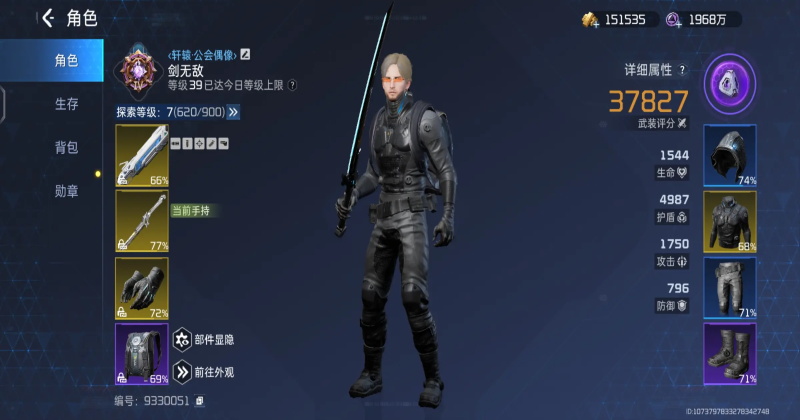Viewport: 800px width, 420px height.
Task: Select the helmet armor slot
Action: click(x=730, y=155)
